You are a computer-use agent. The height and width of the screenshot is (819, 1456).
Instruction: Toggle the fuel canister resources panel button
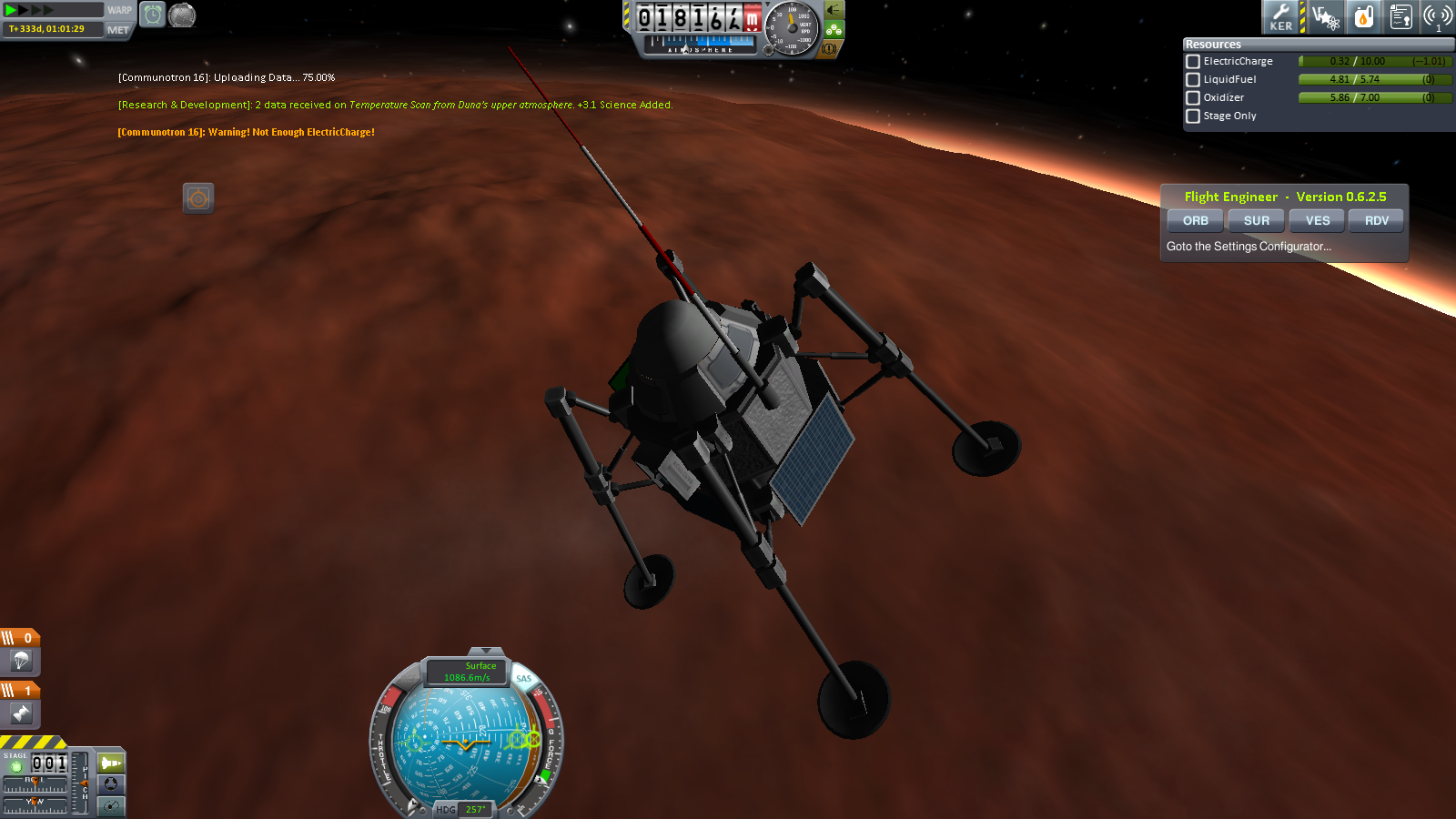[x=1364, y=16]
